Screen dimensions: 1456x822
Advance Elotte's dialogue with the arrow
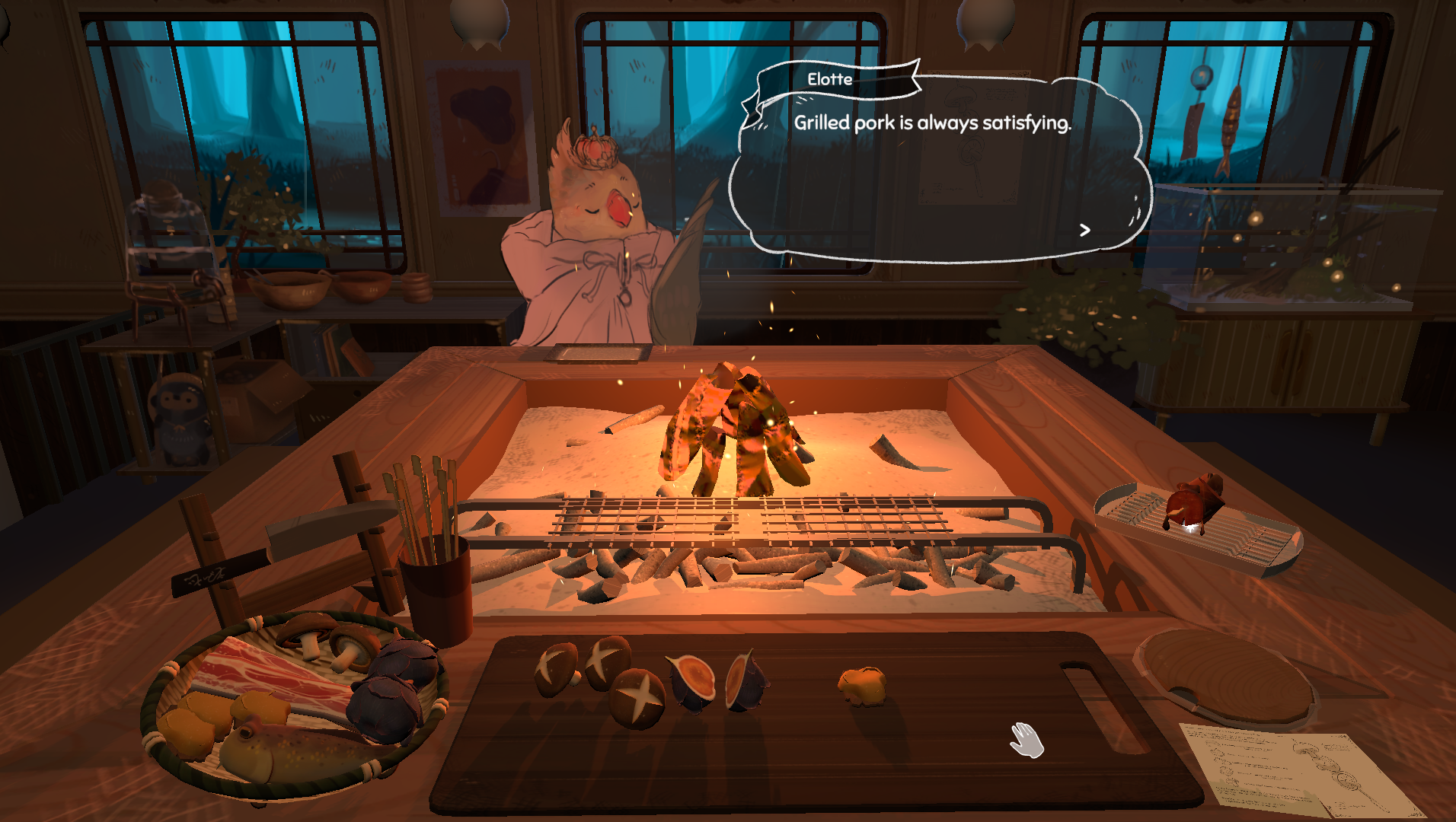coord(1085,230)
